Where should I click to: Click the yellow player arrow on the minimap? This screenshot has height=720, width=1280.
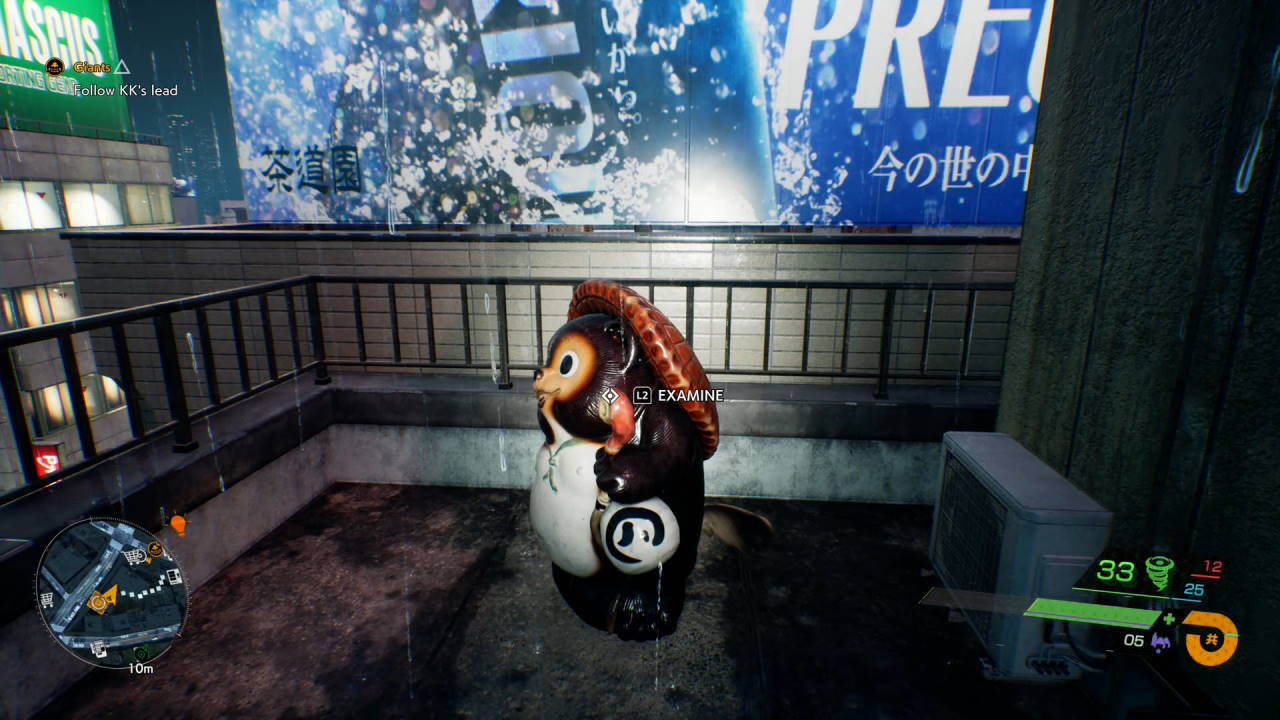[x=109, y=596]
